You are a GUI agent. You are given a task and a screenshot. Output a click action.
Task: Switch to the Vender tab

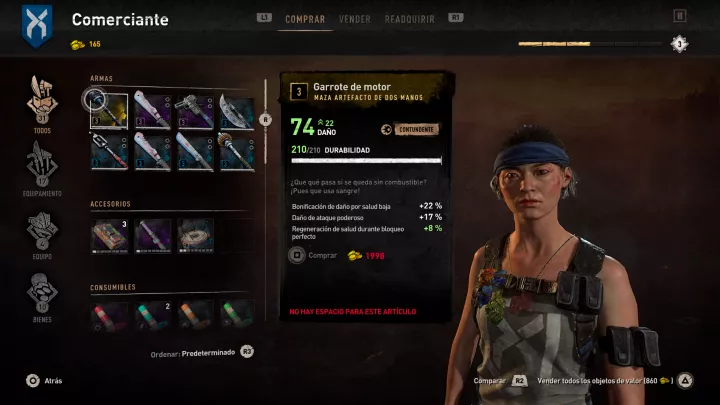pyautogui.click(x=354, y=18)
